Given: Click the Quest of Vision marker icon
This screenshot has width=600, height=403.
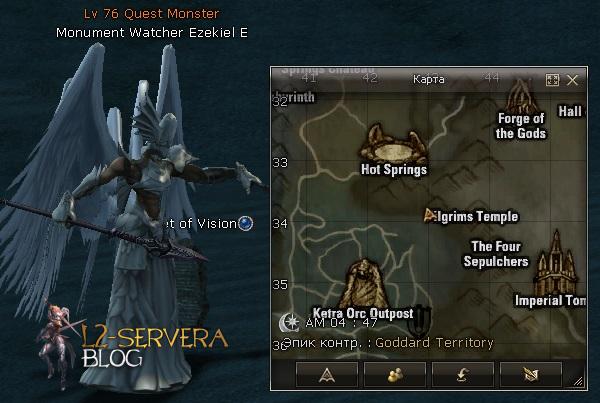Looking at the screenshot, I should tap(246, 223).
